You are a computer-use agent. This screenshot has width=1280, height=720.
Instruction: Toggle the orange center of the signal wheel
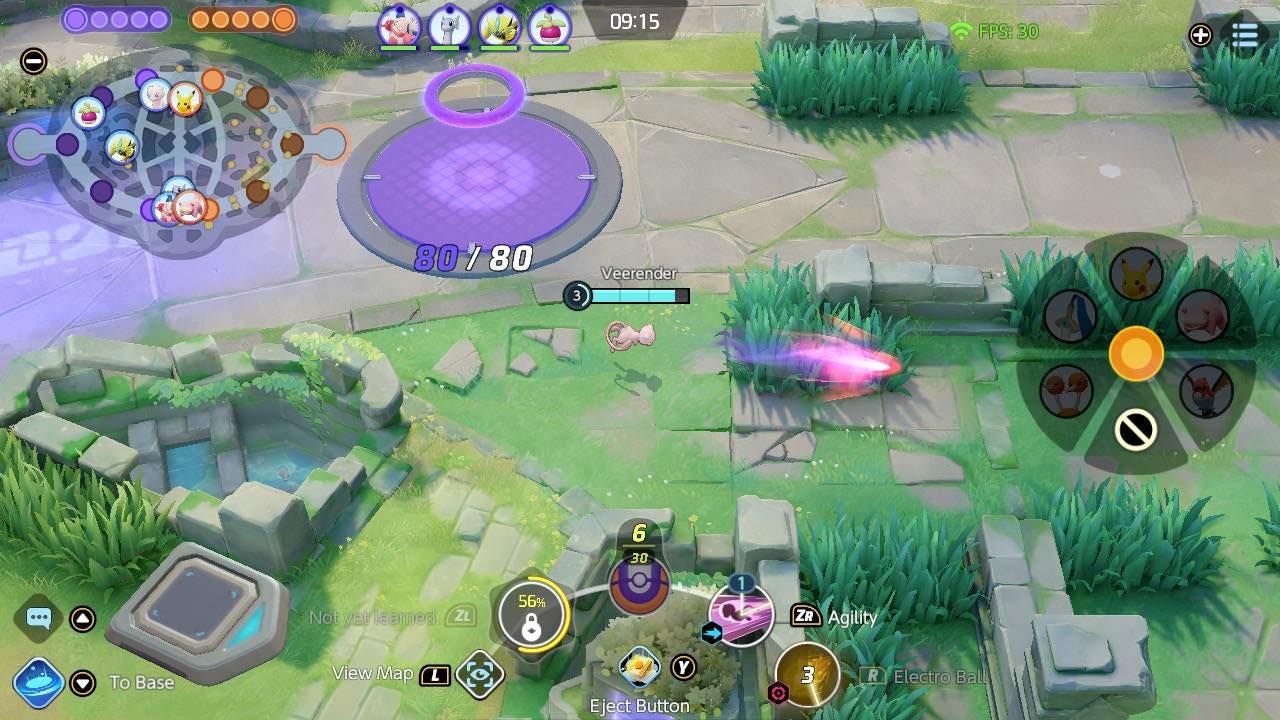(x=1136, y=352)
